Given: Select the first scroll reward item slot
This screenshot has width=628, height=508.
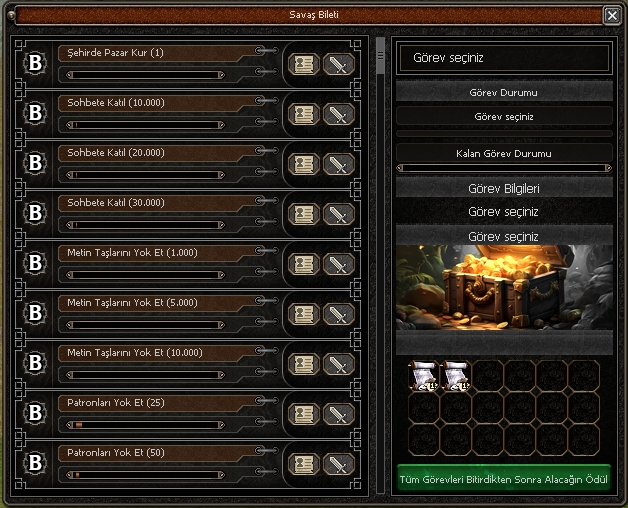Looking at the screenshot, I should (x=424, y=375).
